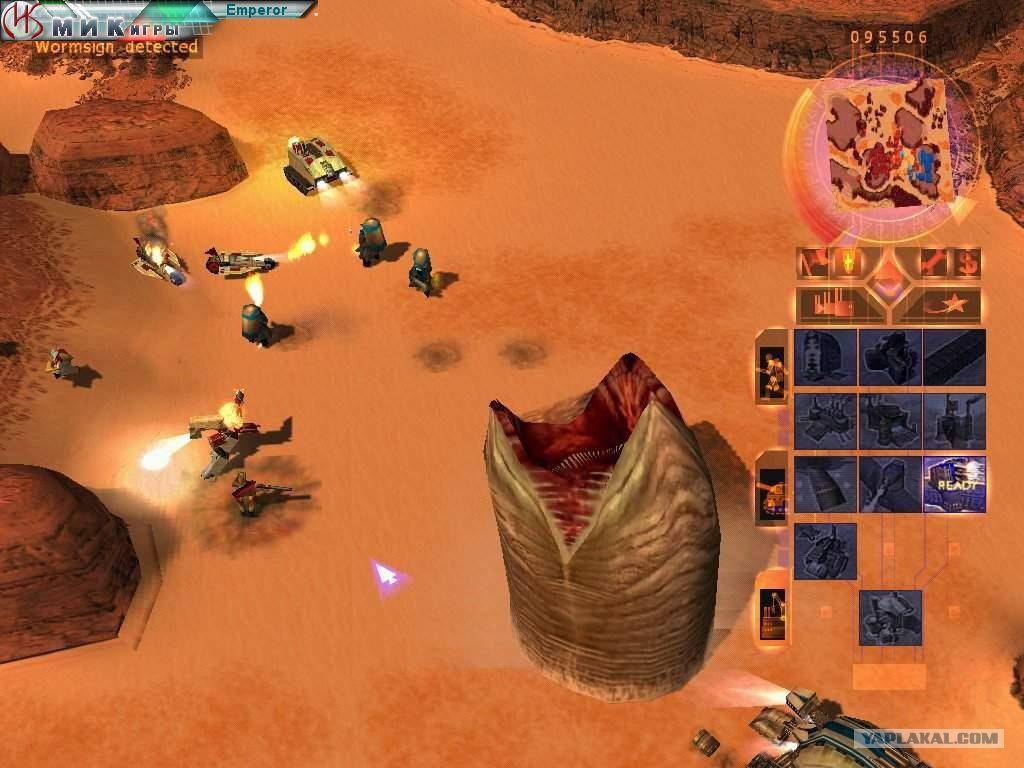Image resolution: width=1024 pixels, height=768 pixels.
Task: Choose the twin-smokestack building icon
Action: [x=954, y=421]
